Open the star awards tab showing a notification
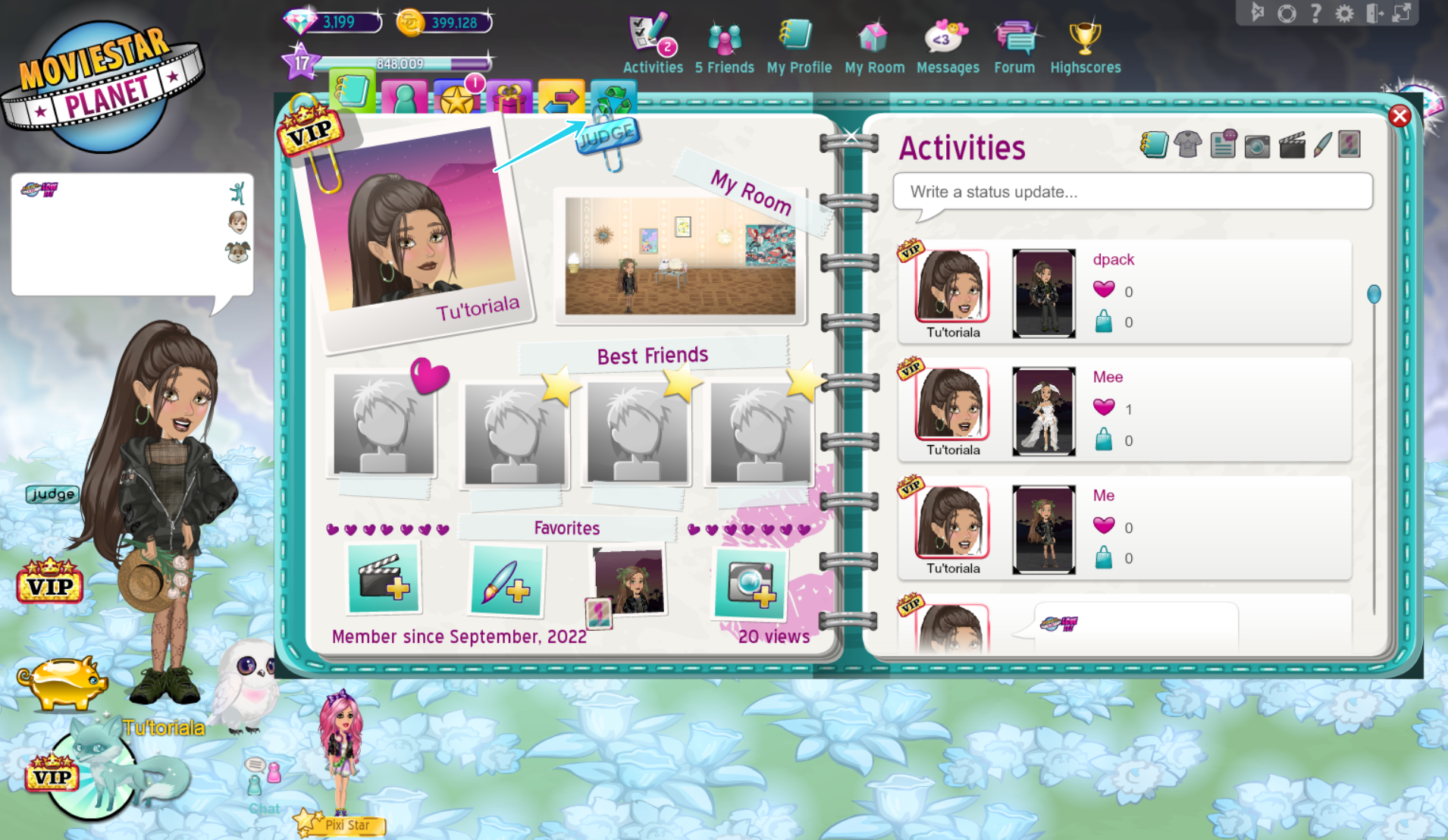Screen dimensions: 1448x840 pyautogui.click(x=456, y=99)
